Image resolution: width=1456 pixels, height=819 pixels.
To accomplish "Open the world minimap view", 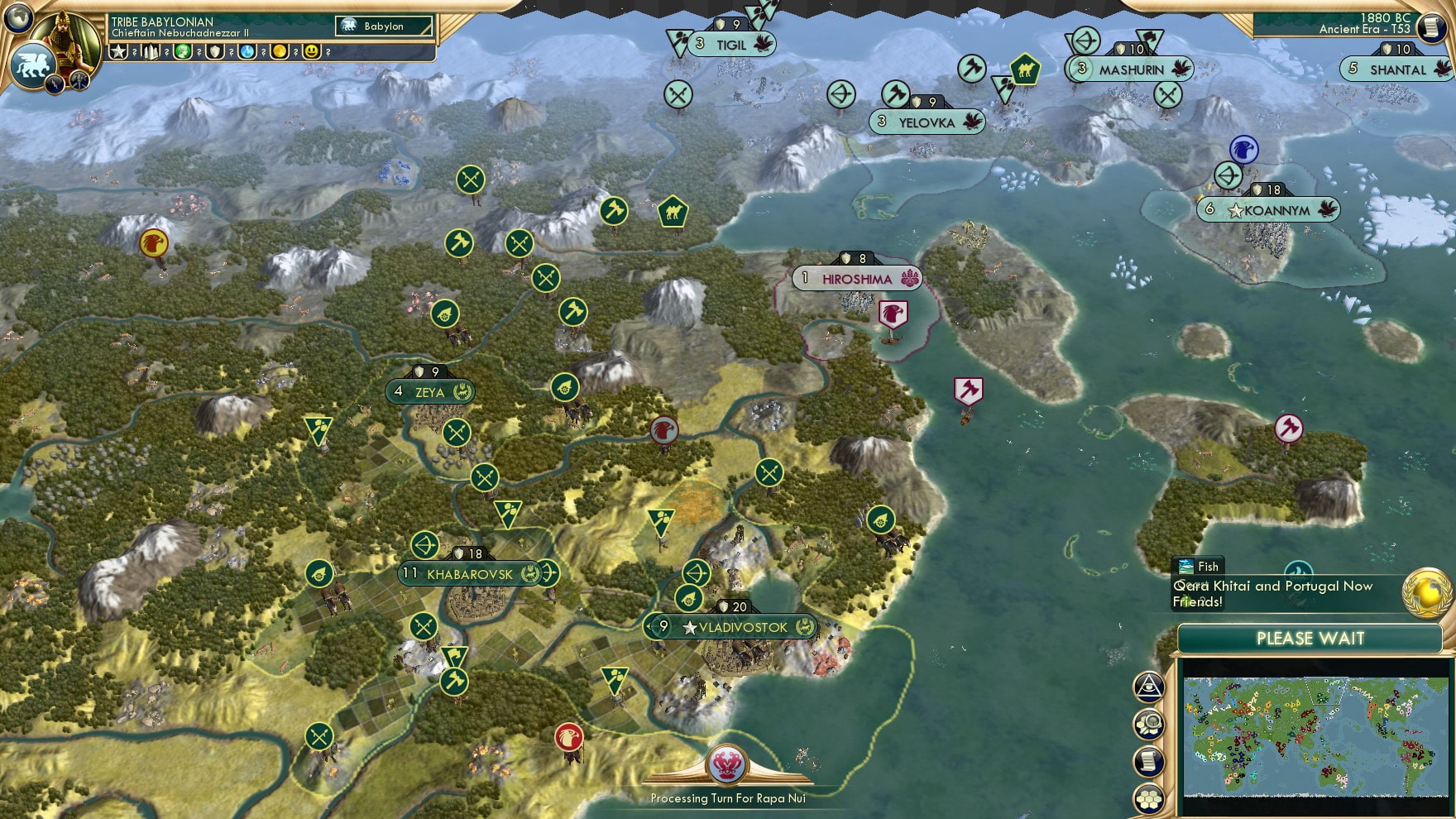I will click(x=1315, y=736).
